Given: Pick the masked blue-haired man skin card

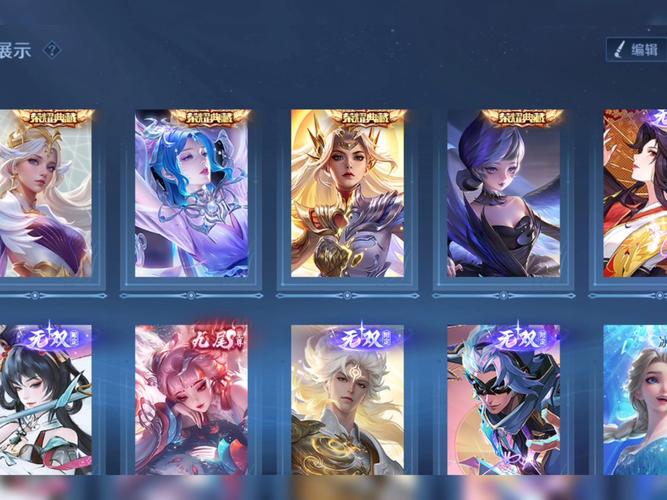Looking at the screenshot, I should [503, 400].
